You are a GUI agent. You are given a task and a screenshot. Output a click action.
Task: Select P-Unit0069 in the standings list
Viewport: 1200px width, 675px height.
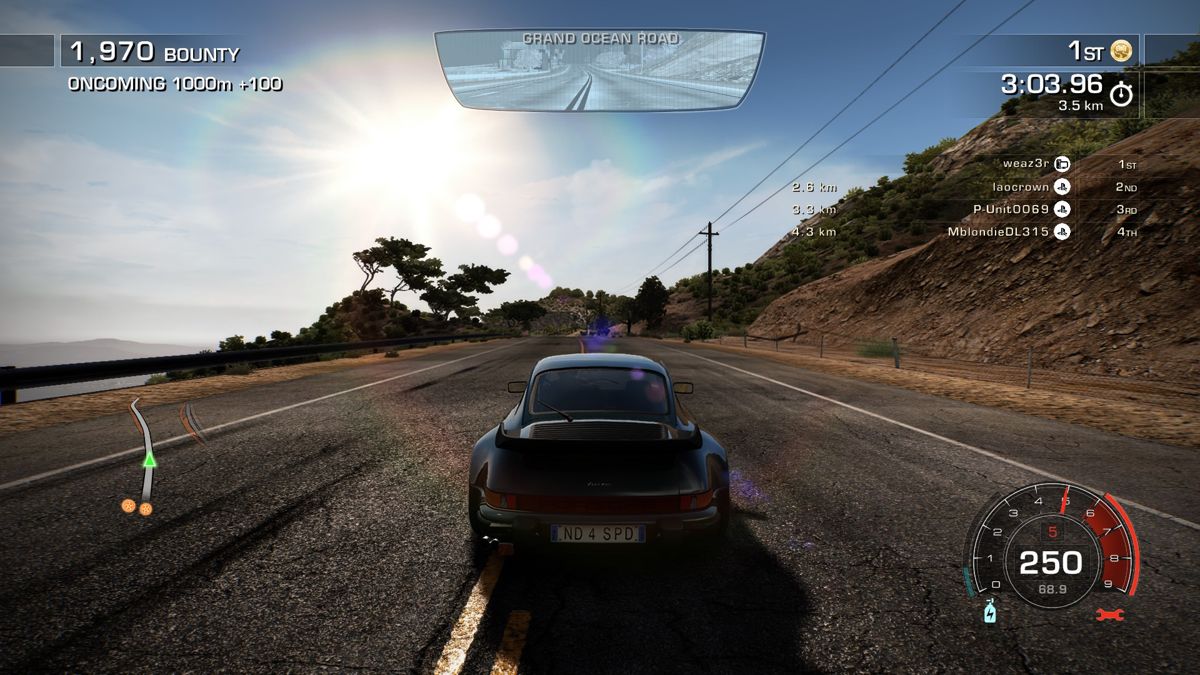[1011, 209]
